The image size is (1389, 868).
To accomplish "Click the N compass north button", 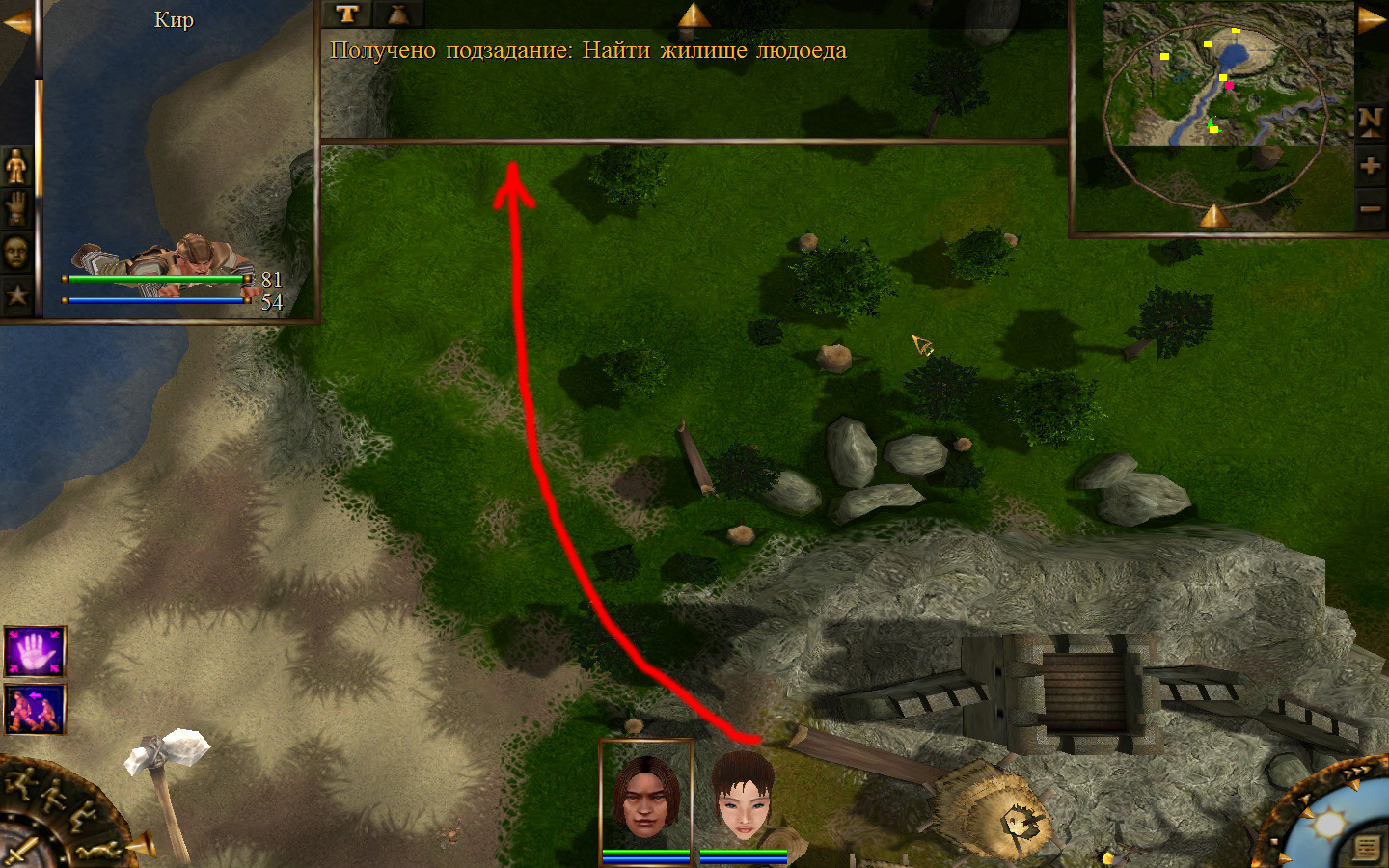I will coord(1371,121).
